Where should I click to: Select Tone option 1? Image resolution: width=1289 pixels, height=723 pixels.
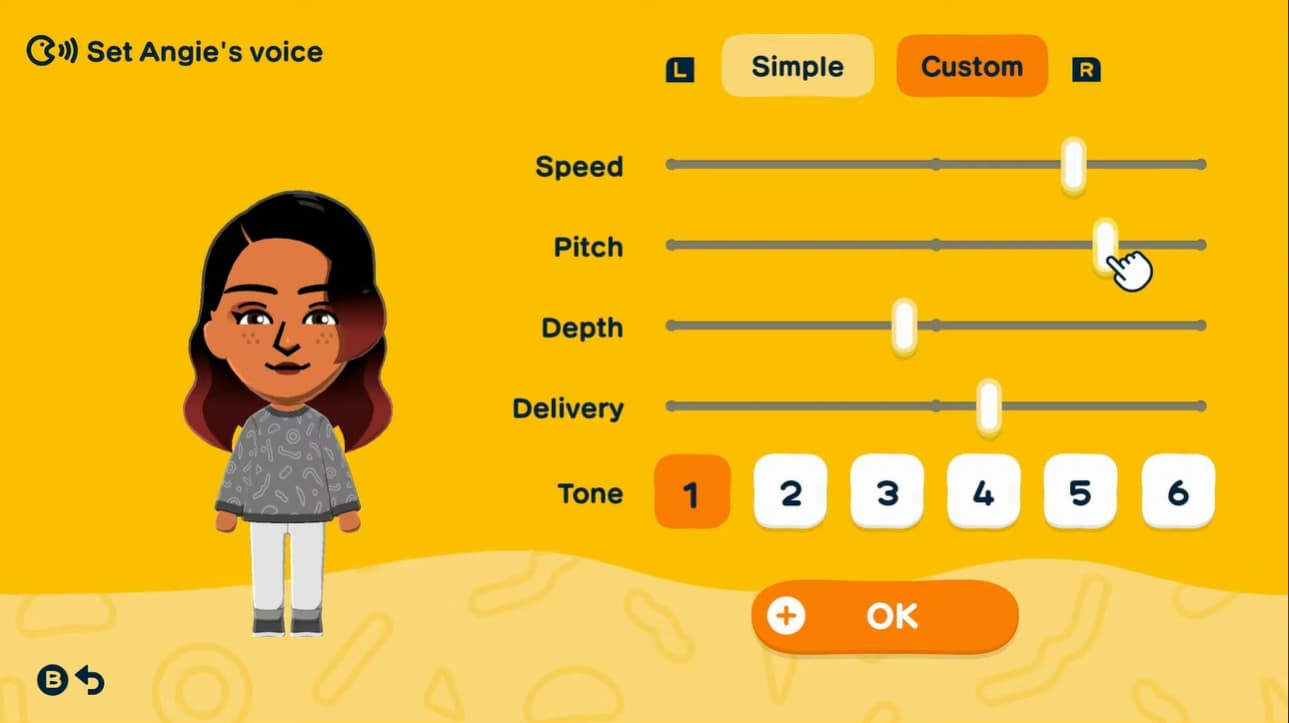[x=691, y=492]
